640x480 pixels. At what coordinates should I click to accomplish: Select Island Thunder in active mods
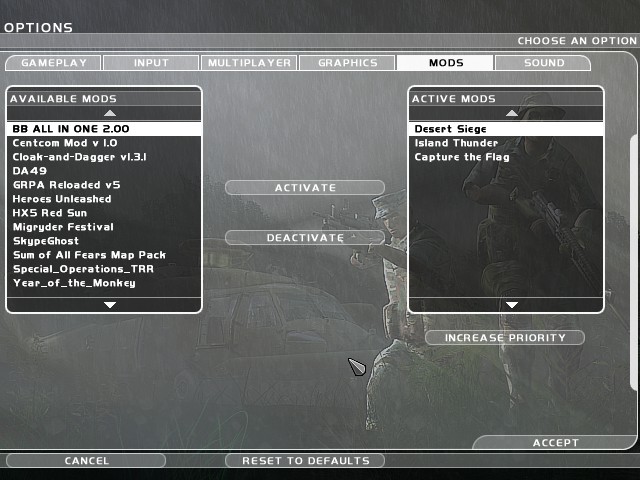point(456,143)
